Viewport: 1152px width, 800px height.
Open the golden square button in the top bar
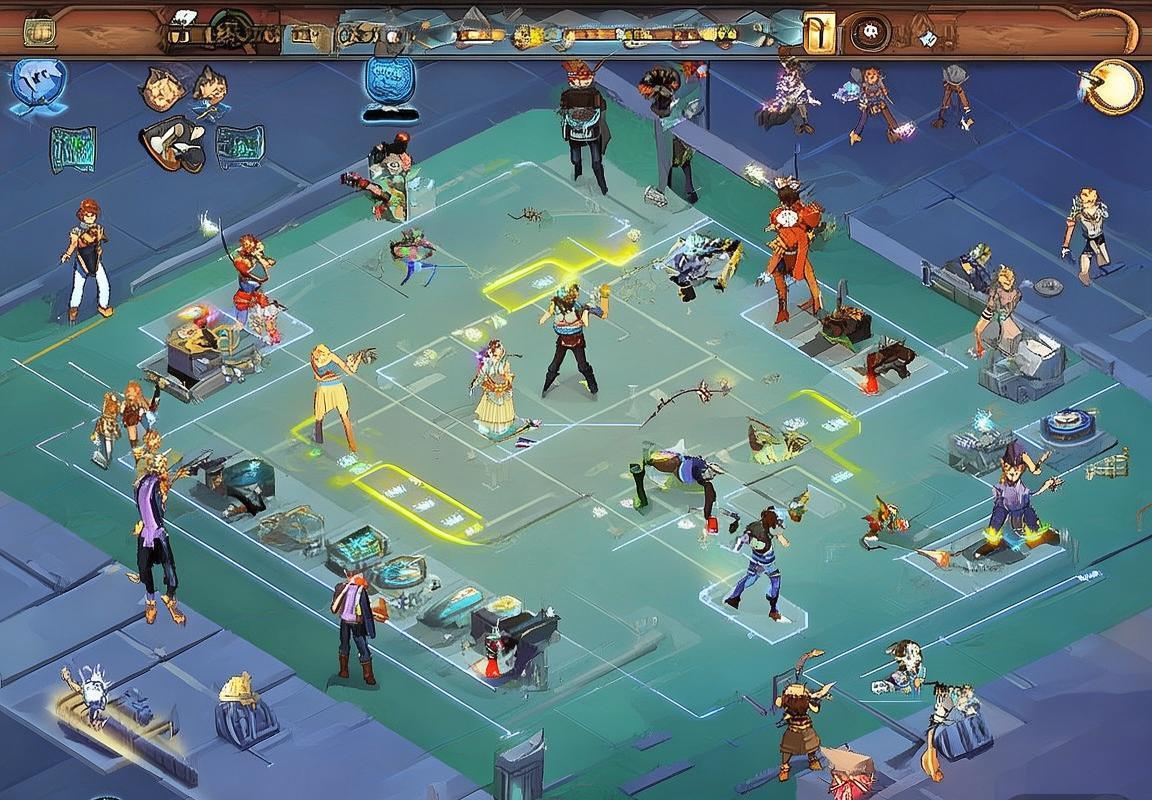click(819, 33)
